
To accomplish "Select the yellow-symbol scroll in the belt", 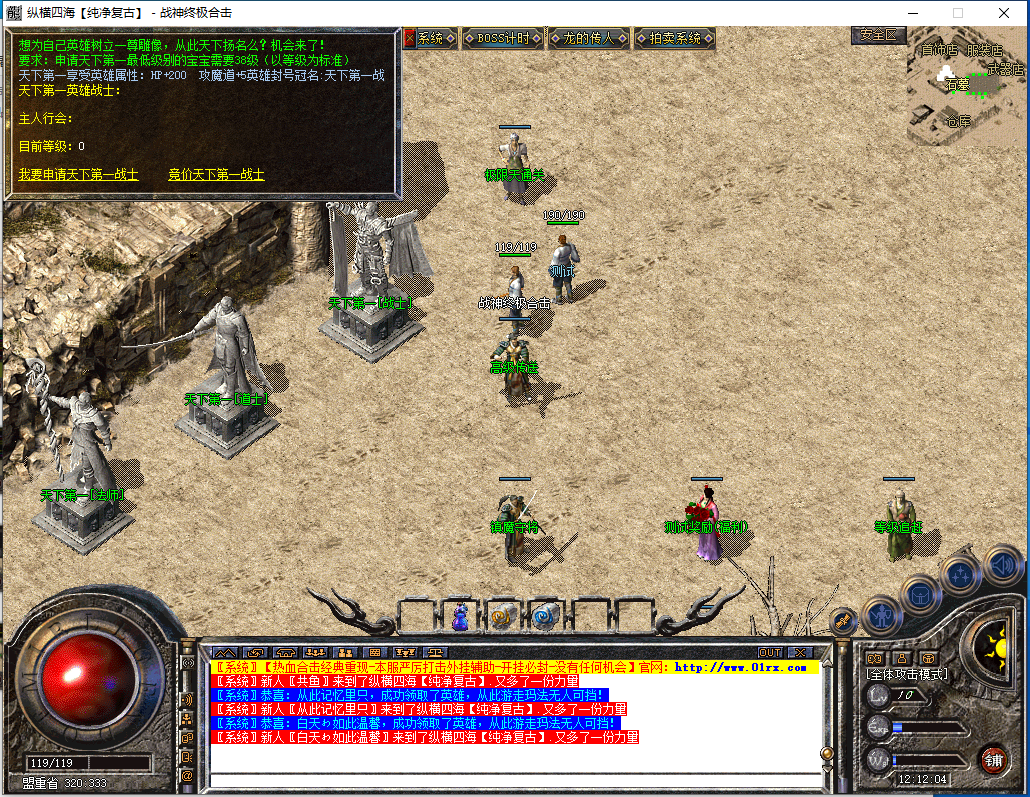I will point(503,617).
